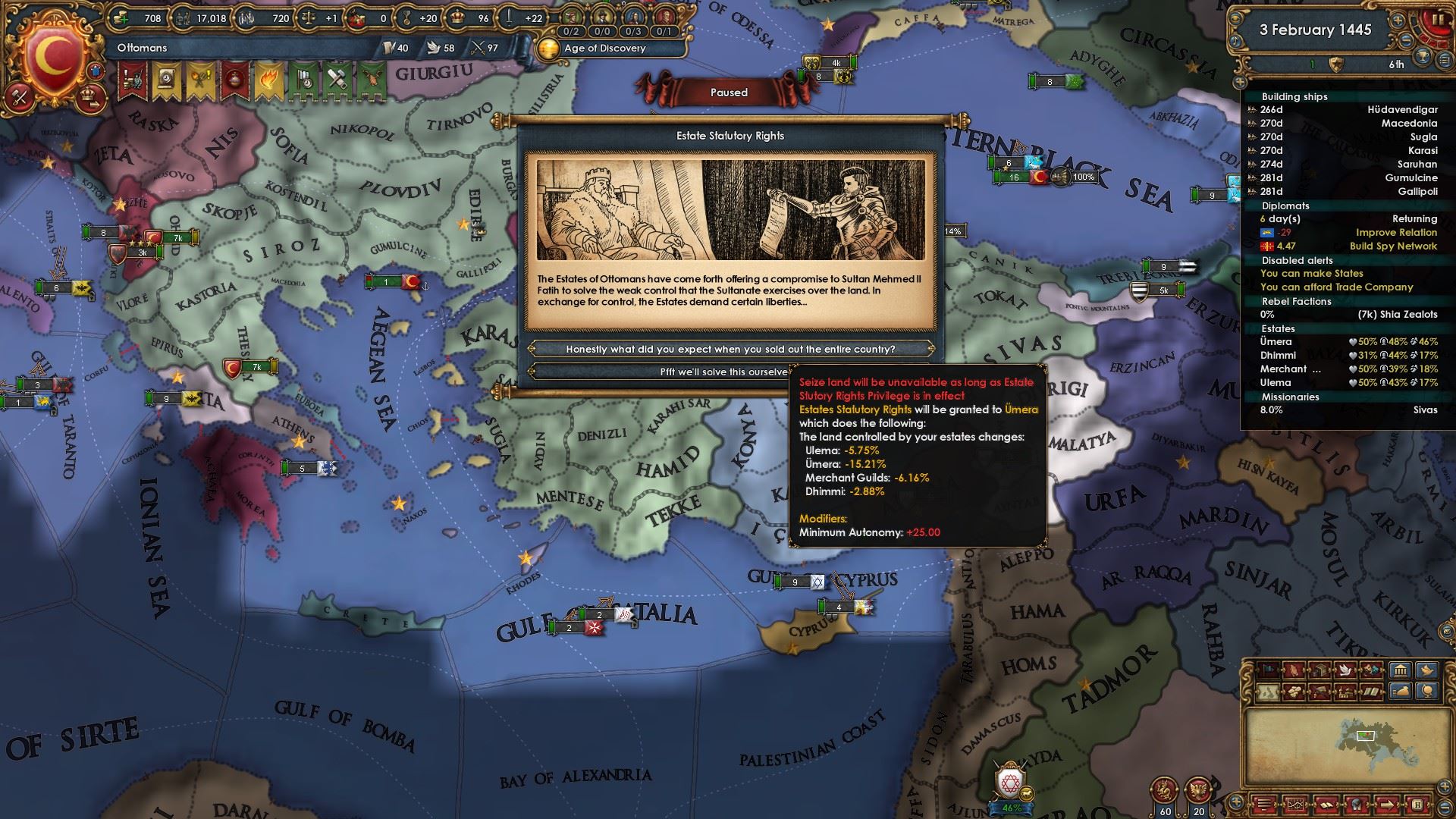Choose the 'Honestly what did you expect' event option

(x=730, y=349)
